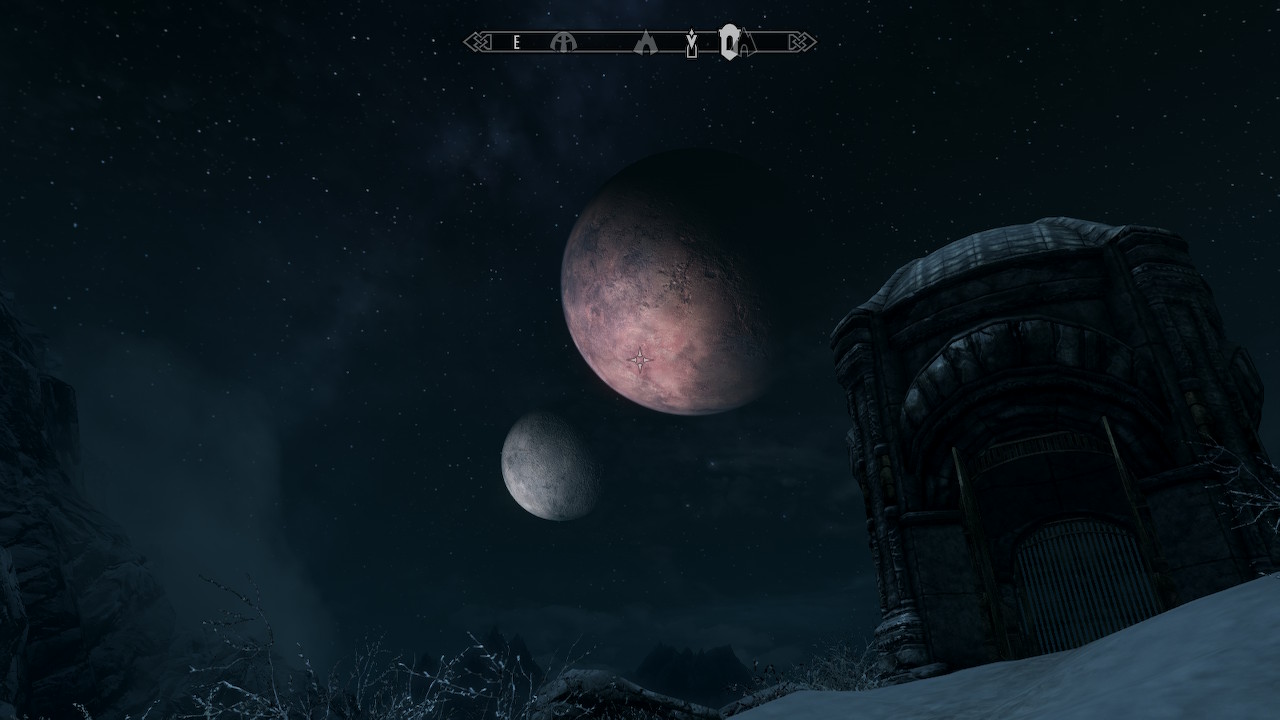Click the East heading letter on the compass
The image size is (1280, 720).
coord(516,42)
